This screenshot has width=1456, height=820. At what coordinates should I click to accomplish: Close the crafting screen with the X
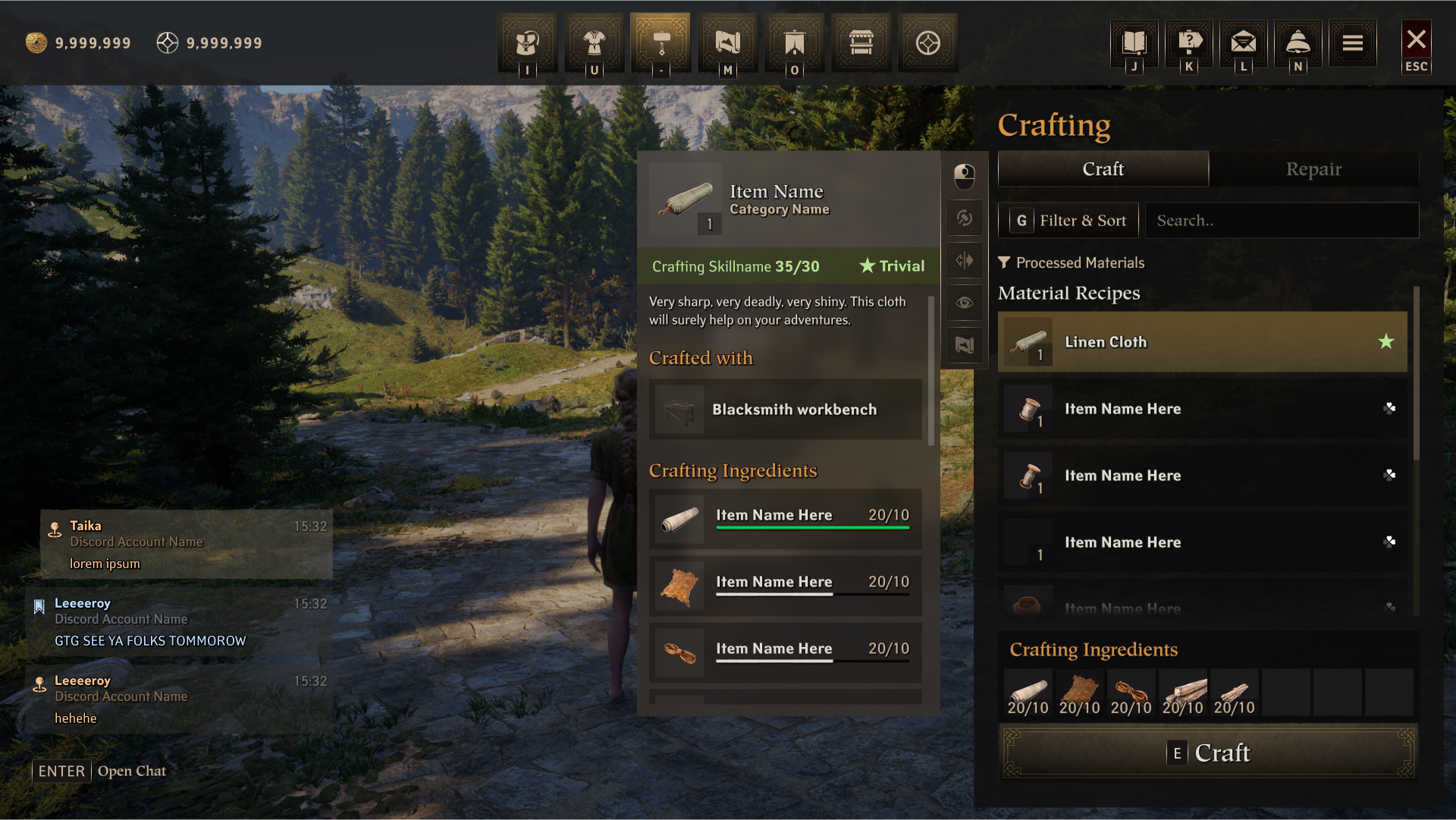(x=1416, y=40)
